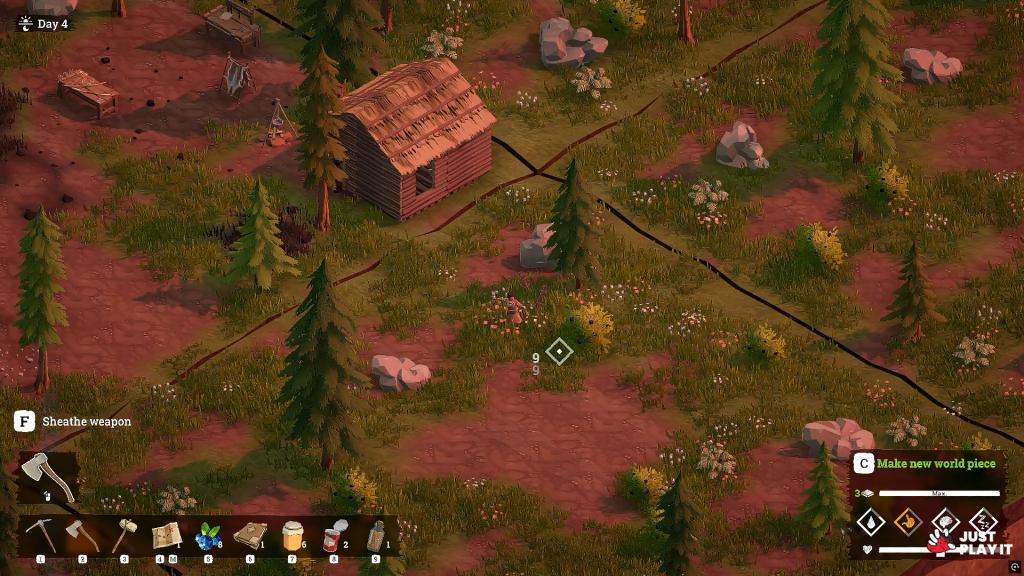Open the leather journal book slot

coord(250,536)
